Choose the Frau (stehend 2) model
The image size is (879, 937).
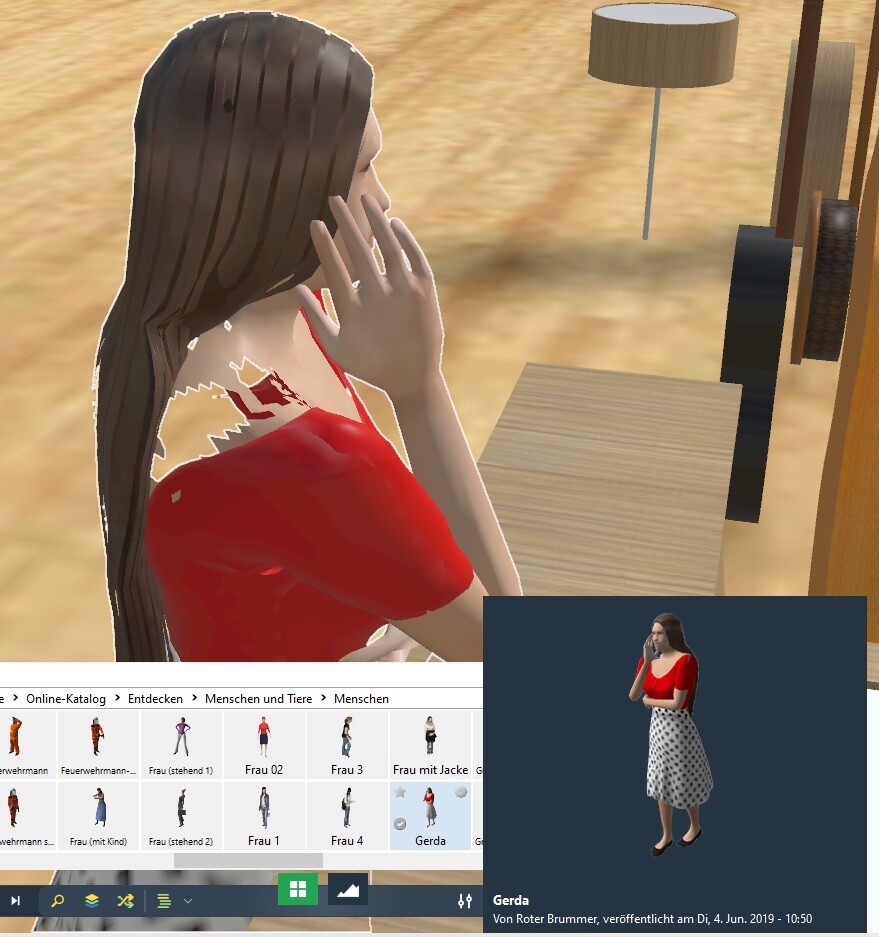click(x=181, y=808)
